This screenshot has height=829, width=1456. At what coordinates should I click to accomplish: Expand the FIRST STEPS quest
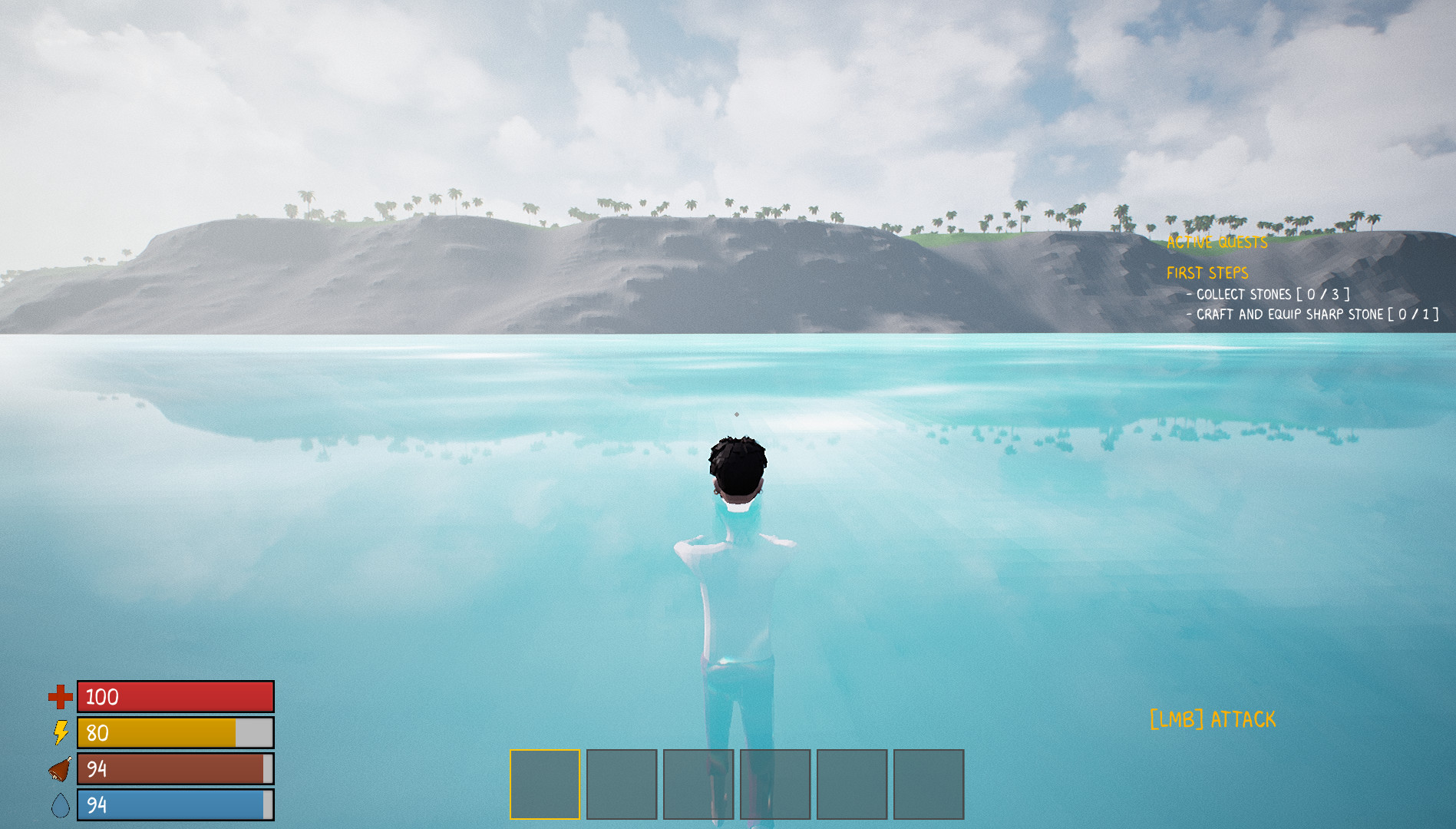[x=1208, y=272]
